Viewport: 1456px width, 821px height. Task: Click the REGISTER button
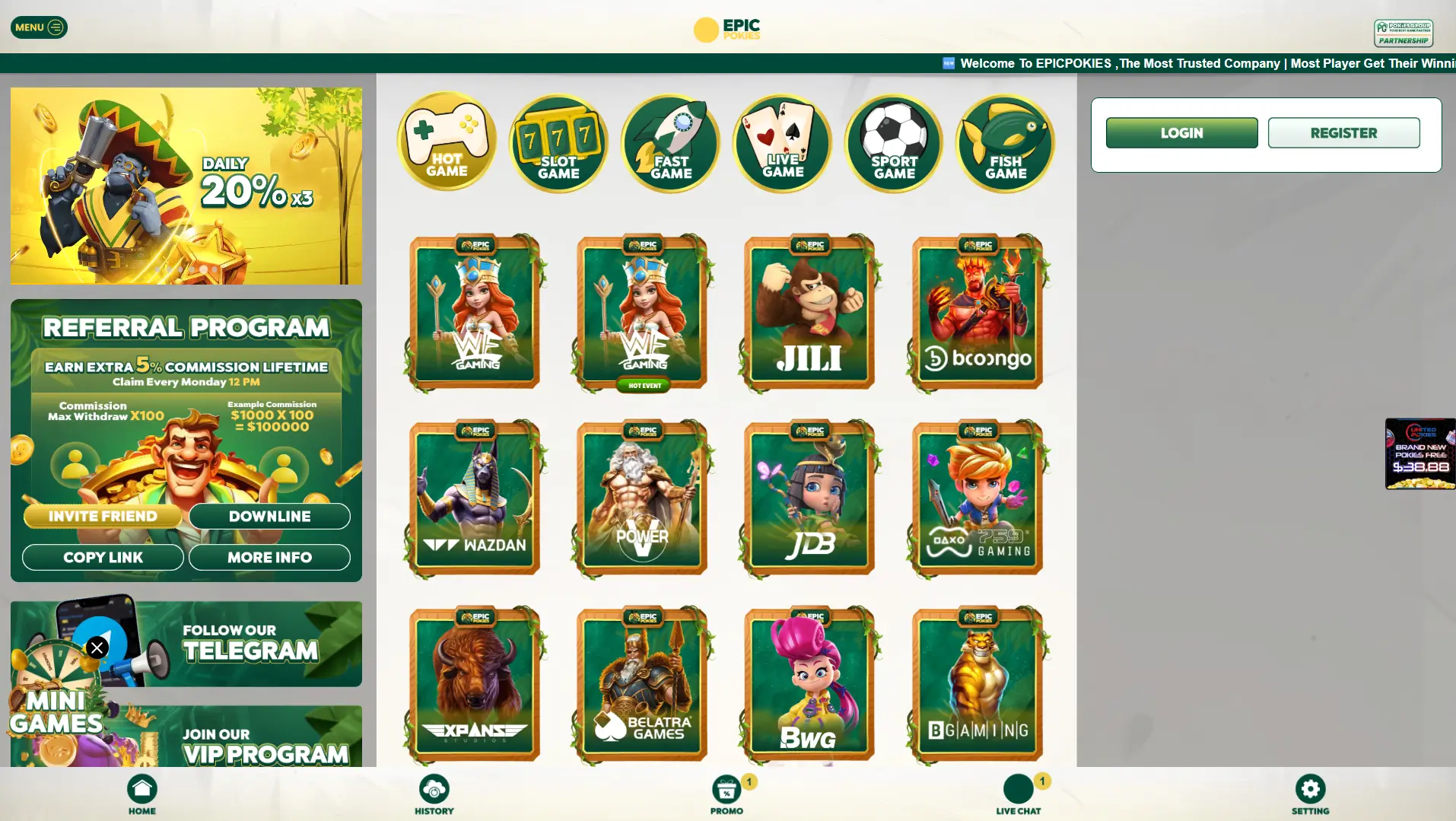tap(1343, 132)
